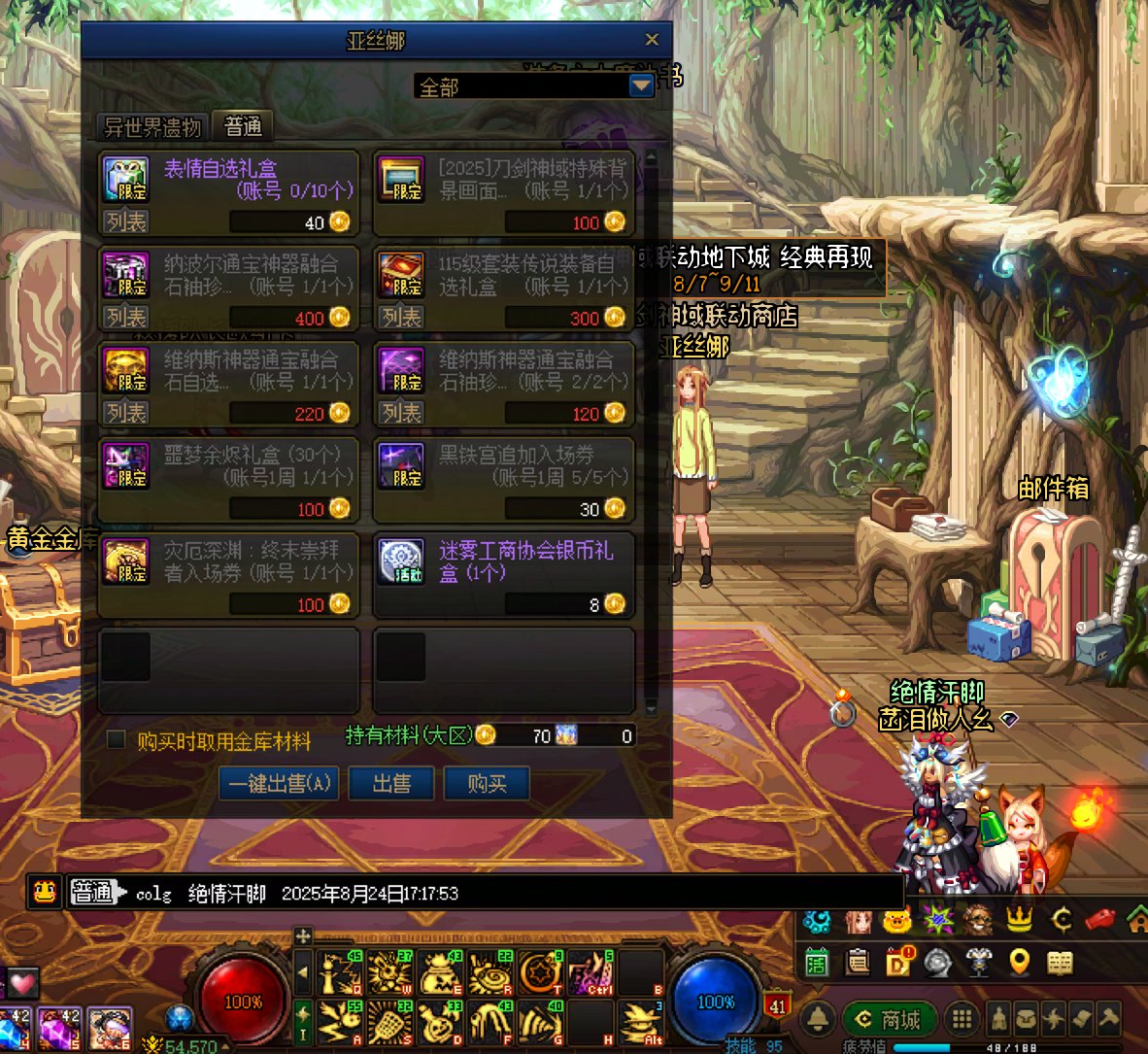Open the 全部 category dropdown

click(x=641, y=86)
